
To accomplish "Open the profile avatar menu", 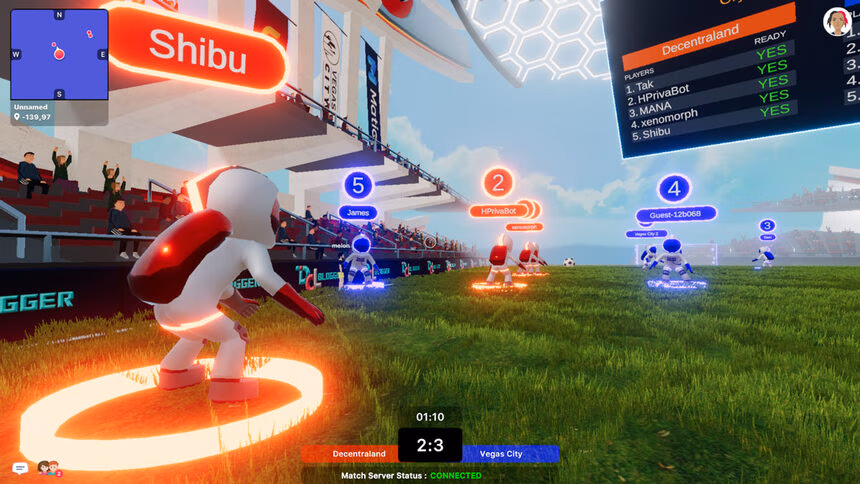I will (x=837, y=21).
